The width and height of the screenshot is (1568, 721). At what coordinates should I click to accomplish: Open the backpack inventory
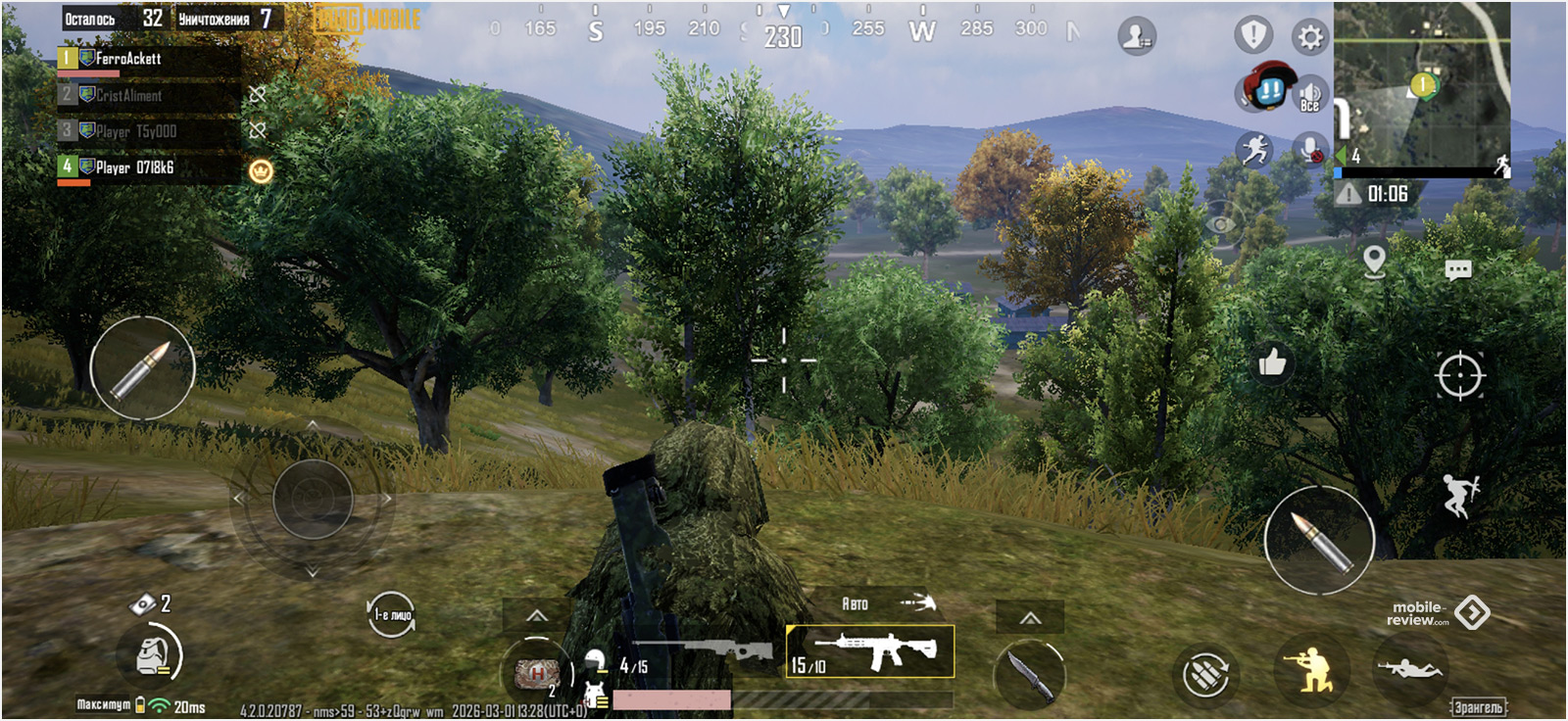(150, 655)
